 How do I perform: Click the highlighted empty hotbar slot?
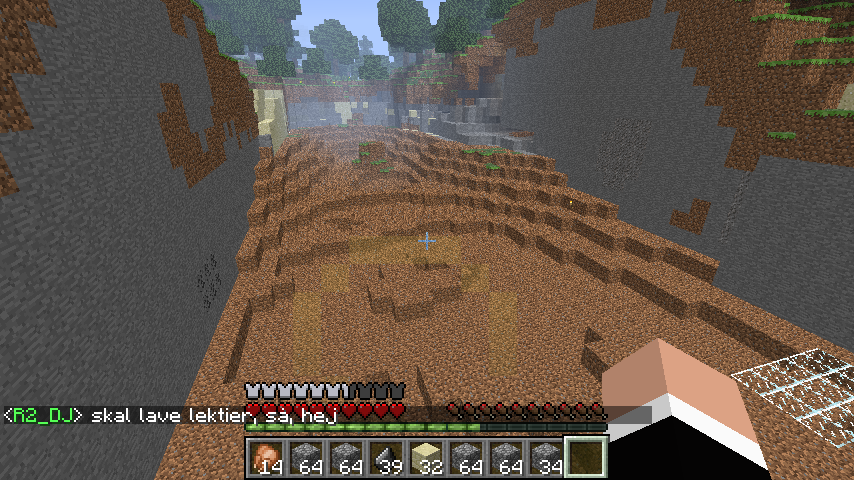[x=584, y=458]
